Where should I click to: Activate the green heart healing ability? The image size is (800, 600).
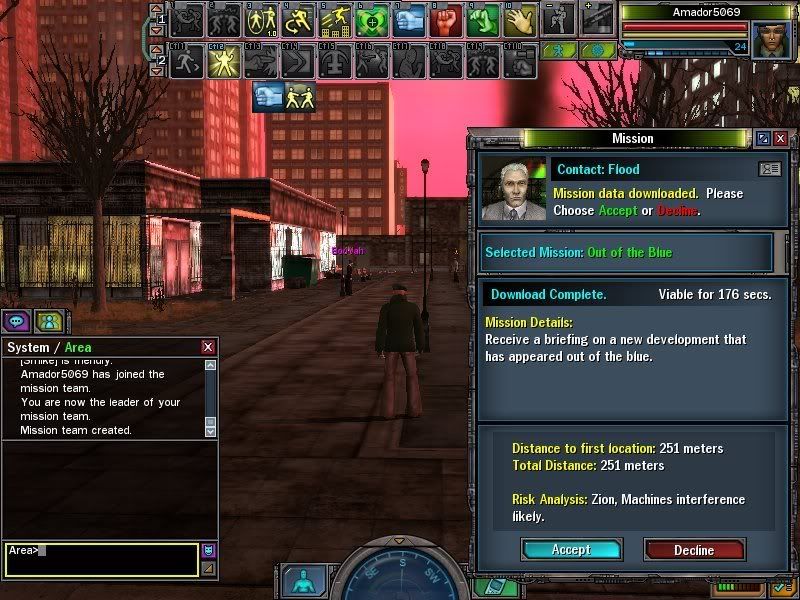371,19
